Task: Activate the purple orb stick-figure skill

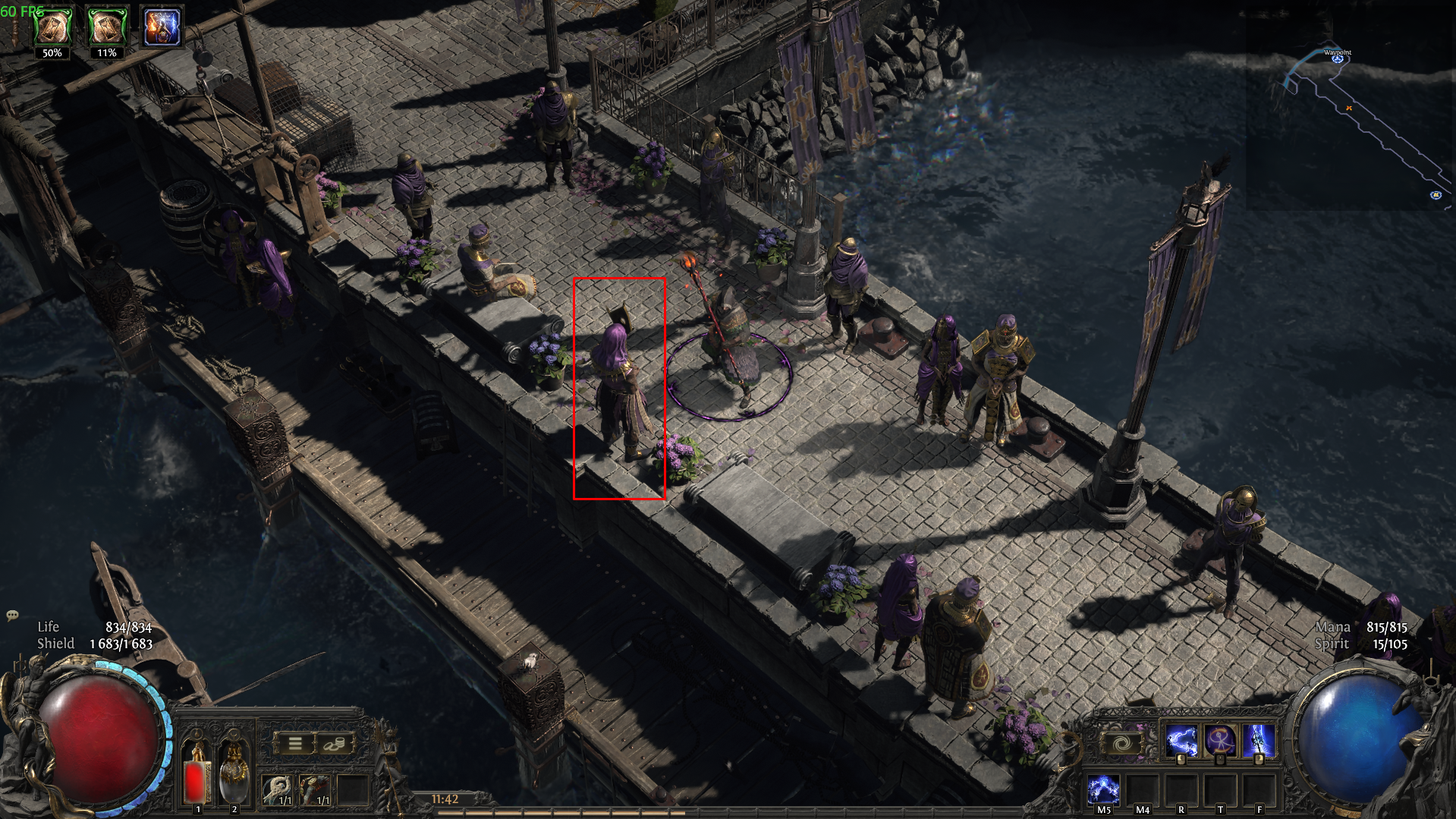Action: coord(1219,742)
